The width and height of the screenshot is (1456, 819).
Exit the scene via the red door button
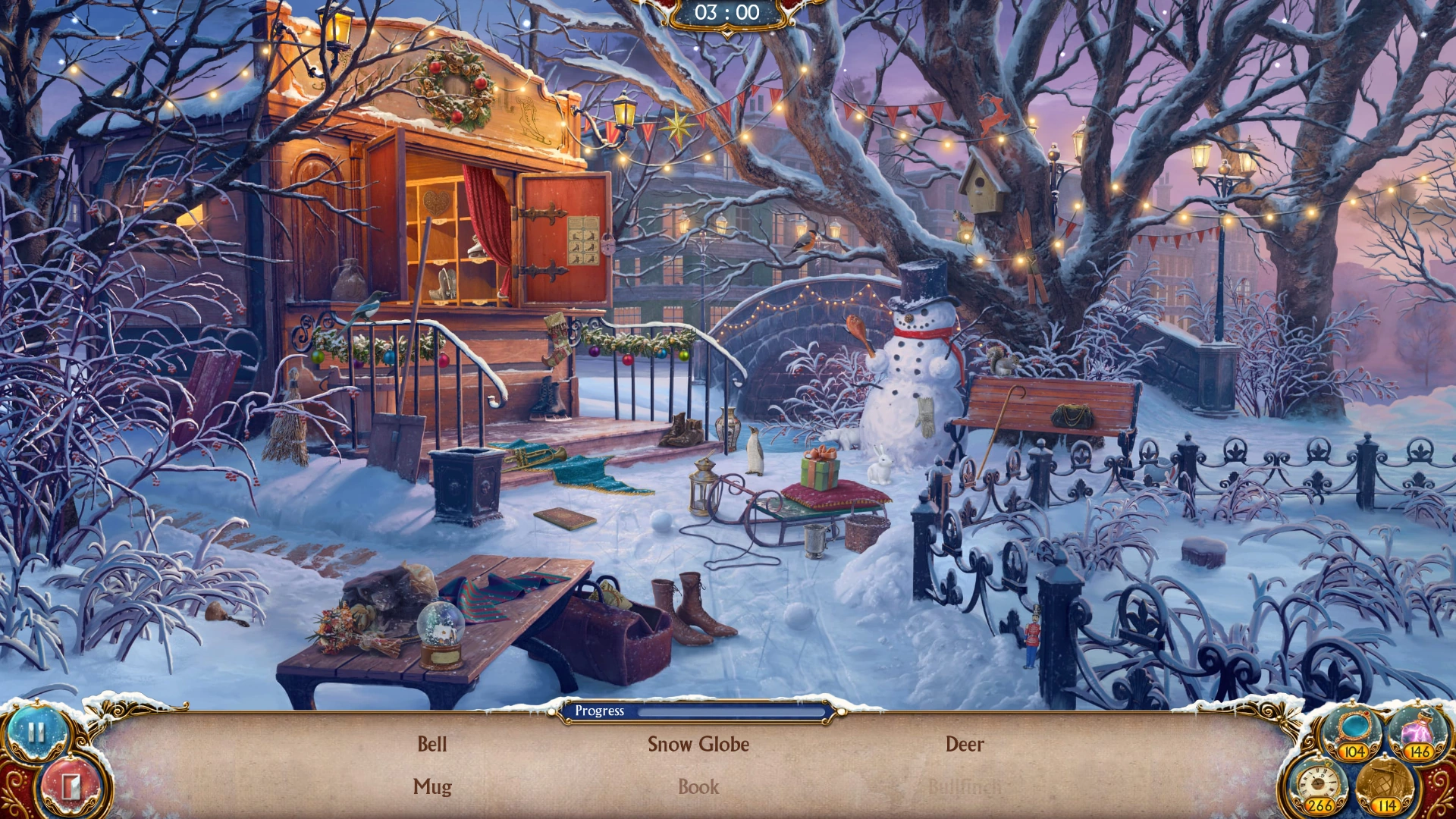[70, 786]
